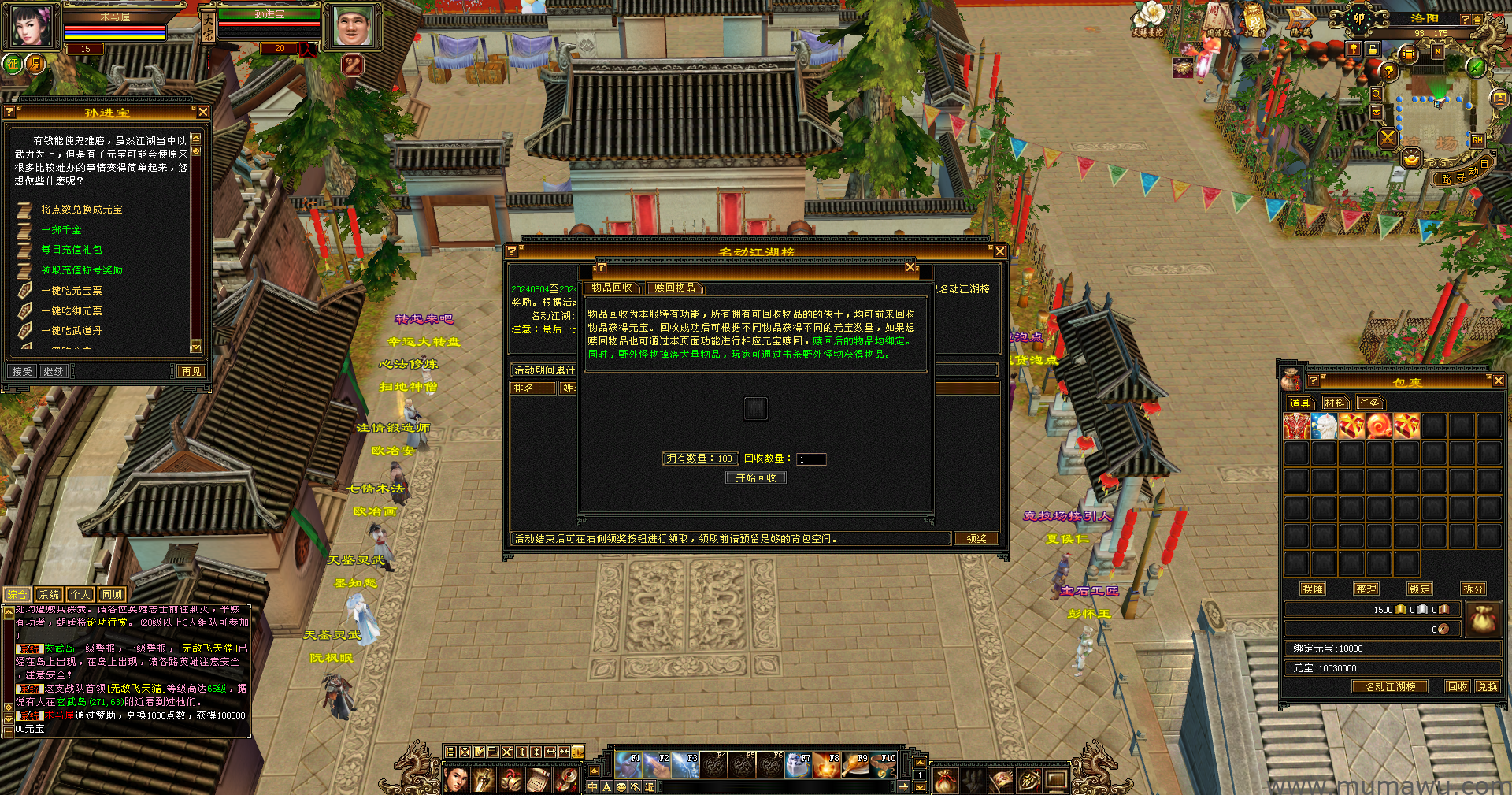Close the 包裹 inventory window
The image size is (1512, 795).
1498,381
